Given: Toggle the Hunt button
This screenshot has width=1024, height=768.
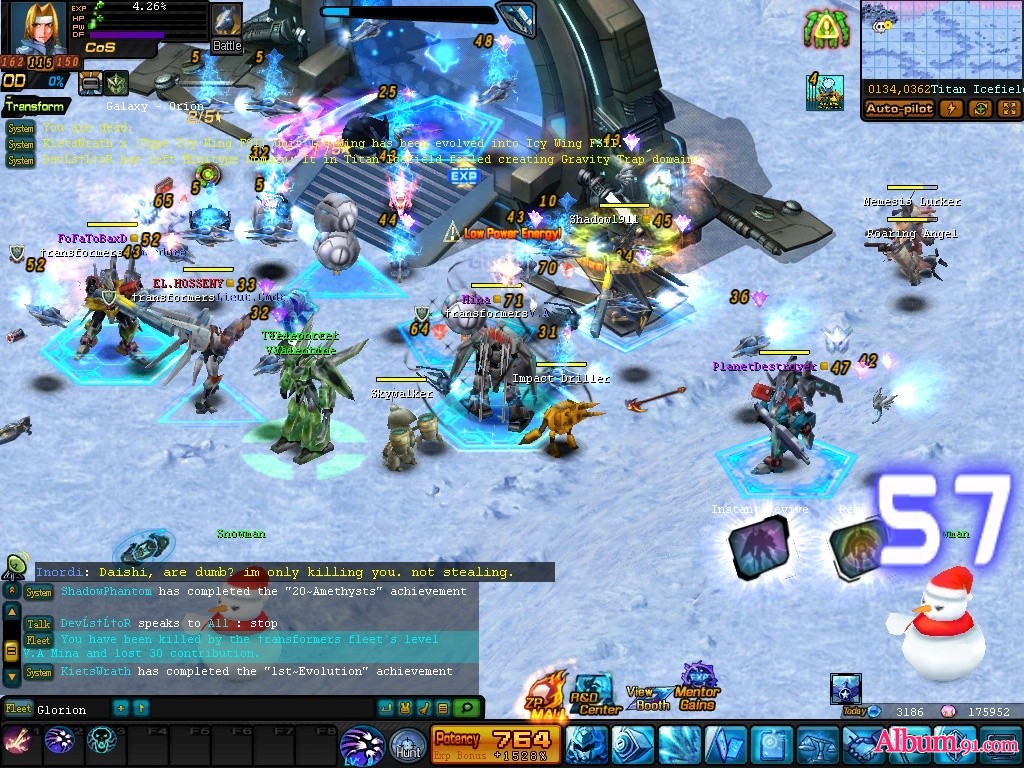Looking at the screenshot, I should click(x=407, y=746).
